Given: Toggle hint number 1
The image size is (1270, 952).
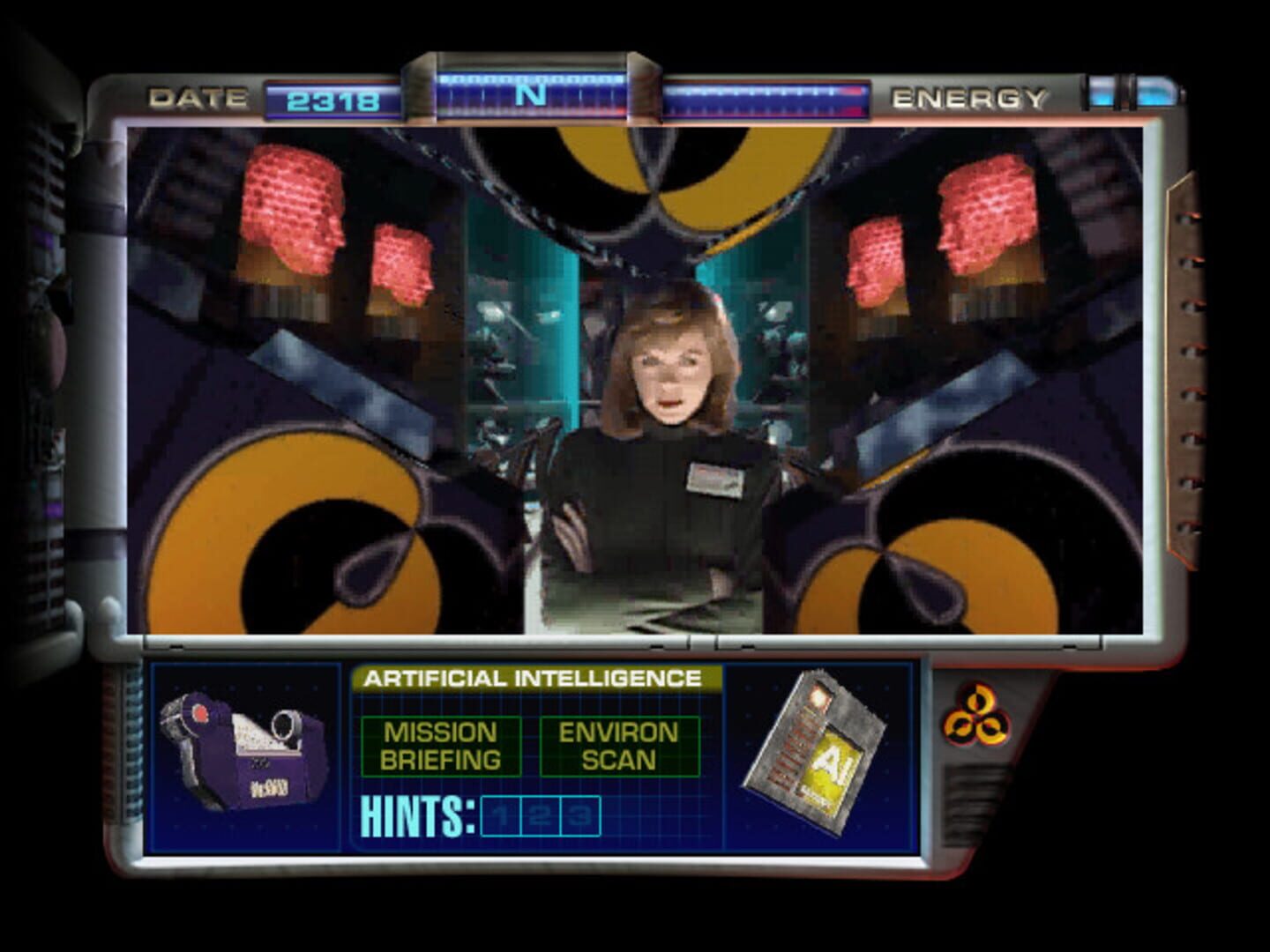Looking at the screenshot, I should [501, 815].
